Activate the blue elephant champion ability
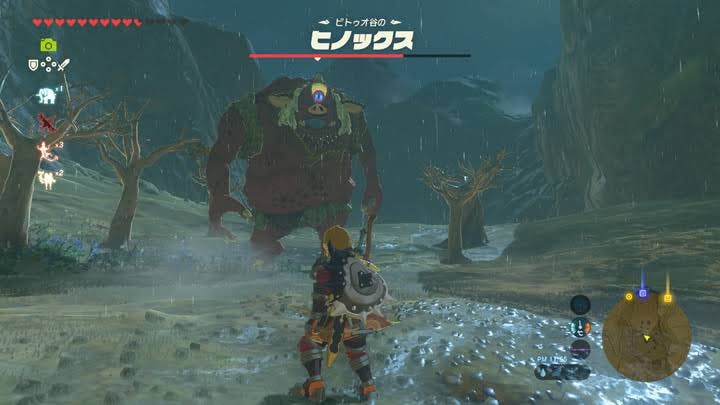 [x=46, y=96]
